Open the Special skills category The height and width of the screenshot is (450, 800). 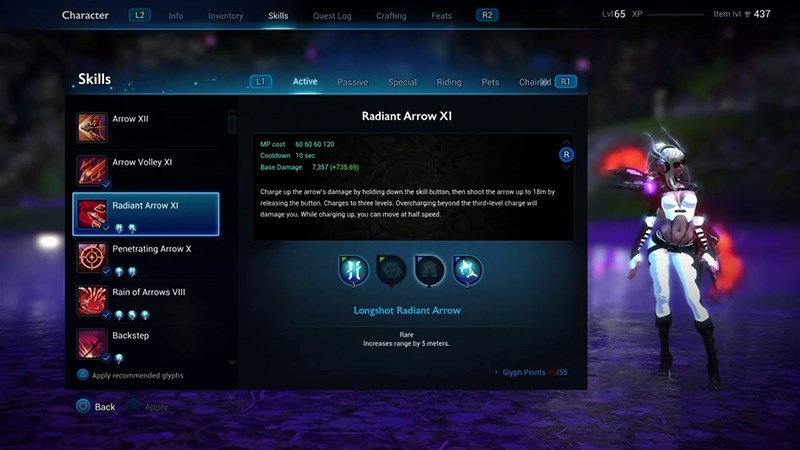pyautogui.click(x=402, y=82)
